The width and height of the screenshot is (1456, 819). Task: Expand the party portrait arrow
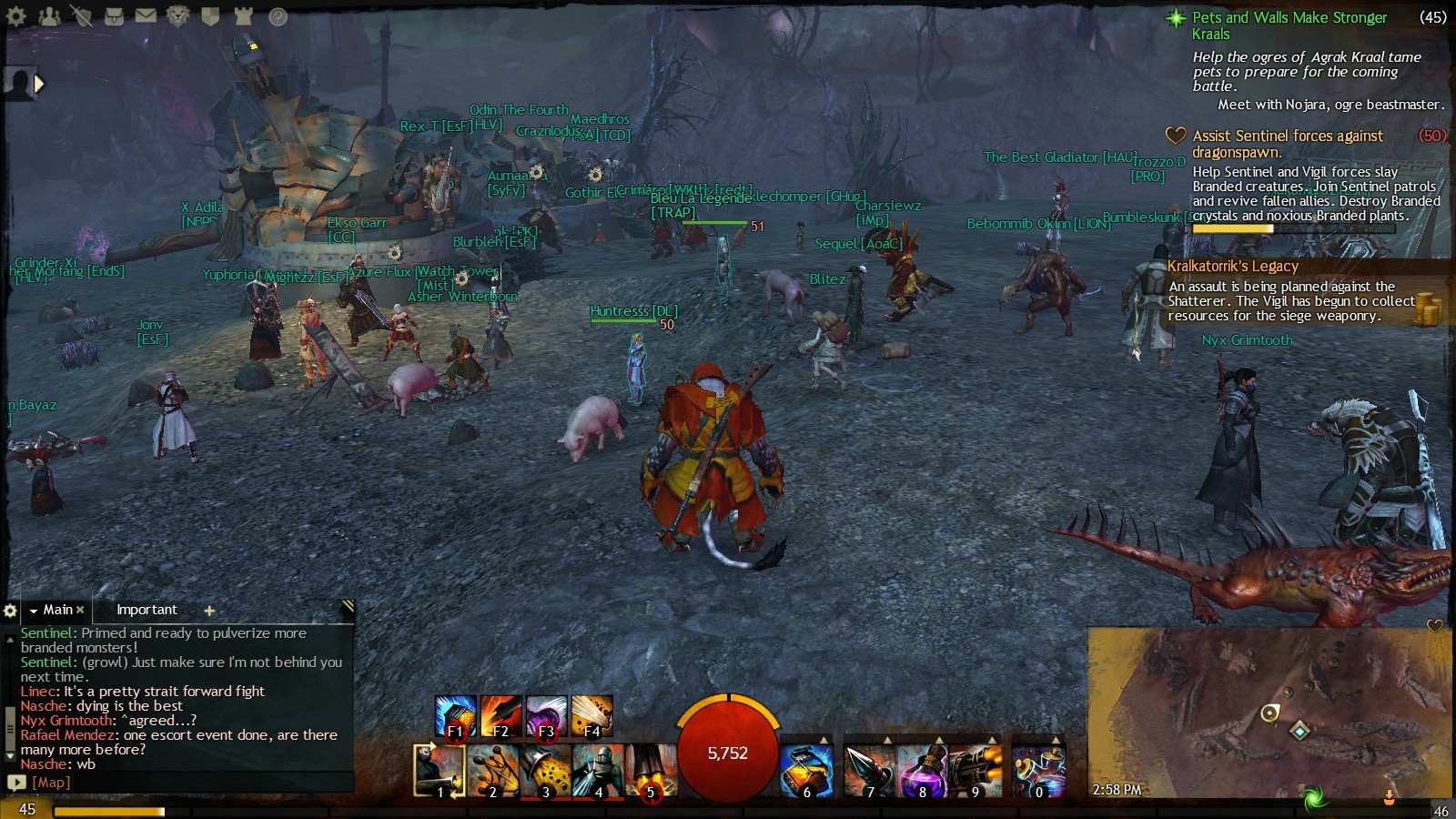pyautogui.click(x=39, y=84)
